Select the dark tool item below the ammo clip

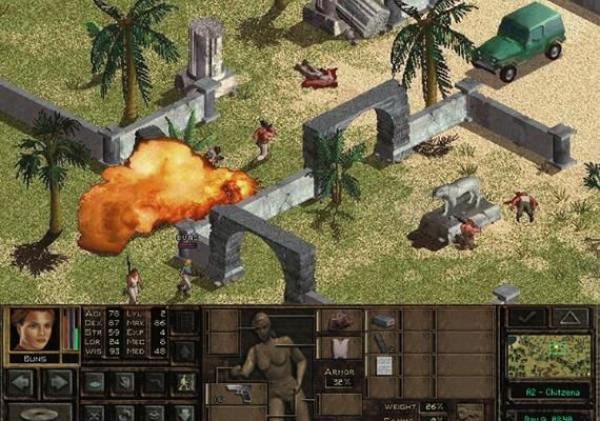coord(383,342)
